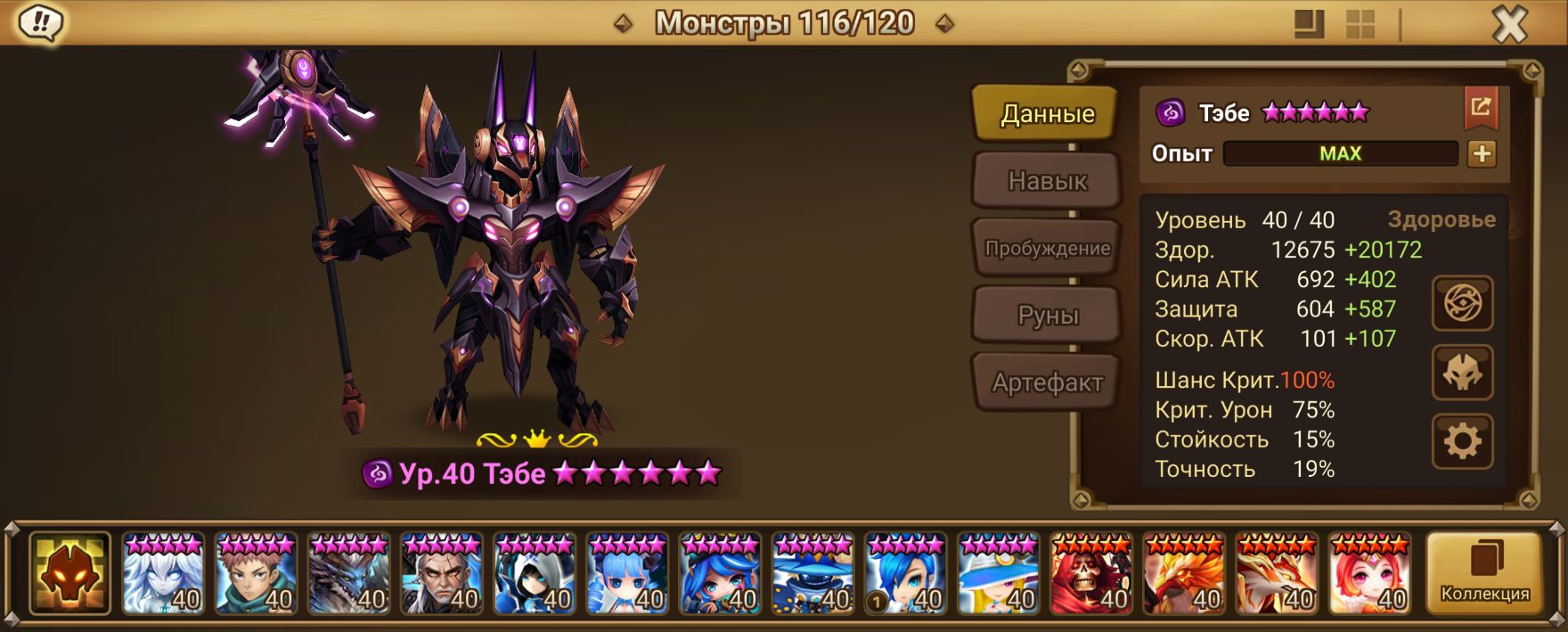
Task: Click the monster mask icon in the stats panel
Action: [1462, 373]
